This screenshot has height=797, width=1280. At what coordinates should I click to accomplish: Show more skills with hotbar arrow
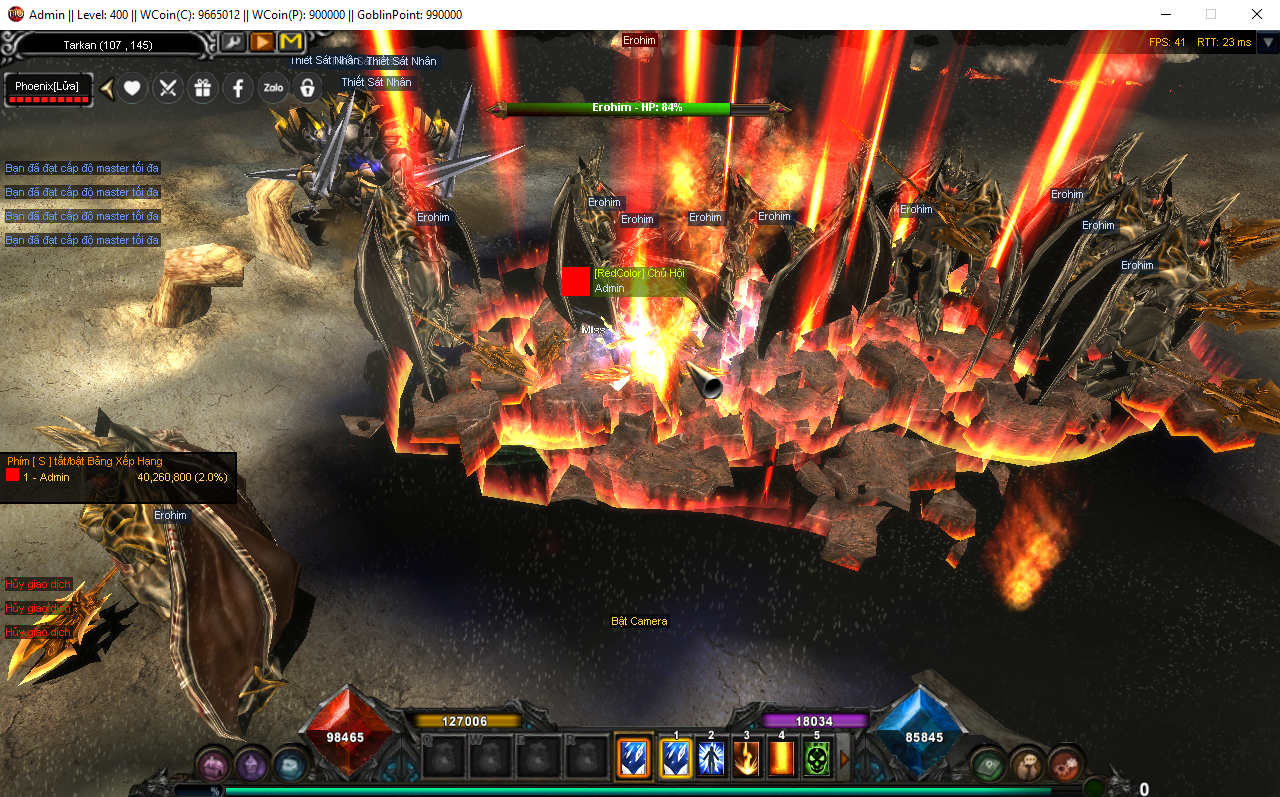point(844,758)
